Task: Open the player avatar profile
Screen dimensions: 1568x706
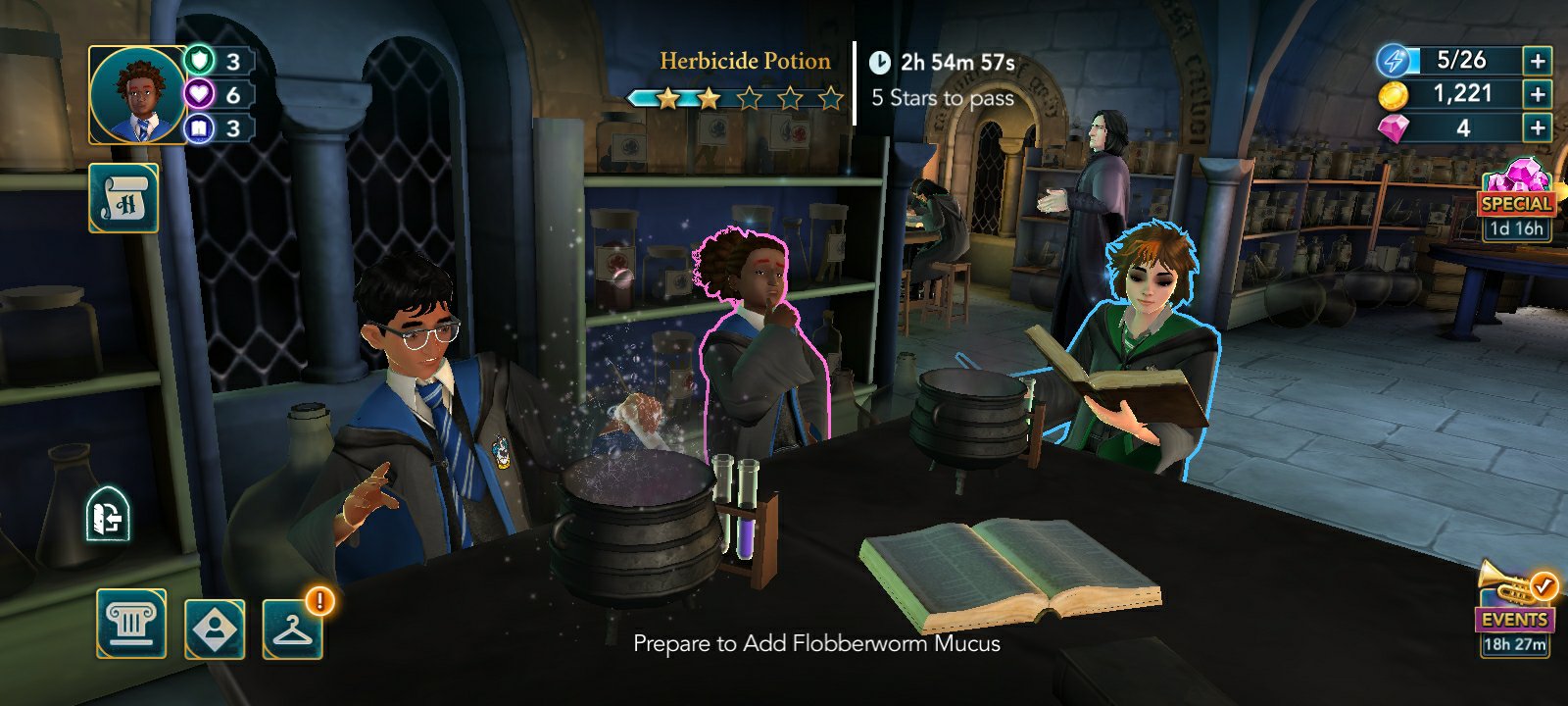Action: (137, 95)
